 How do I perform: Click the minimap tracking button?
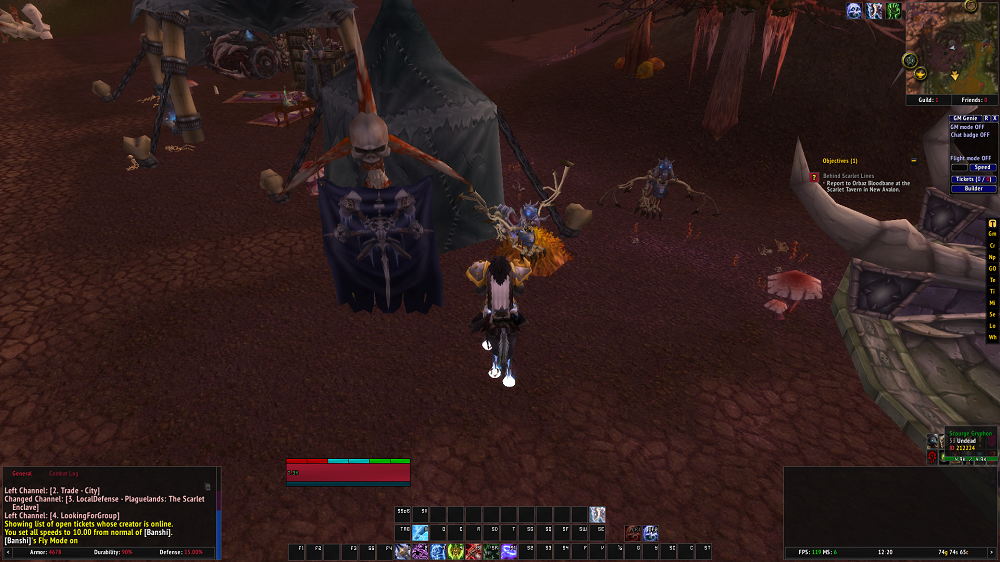[x=911, y=60]
